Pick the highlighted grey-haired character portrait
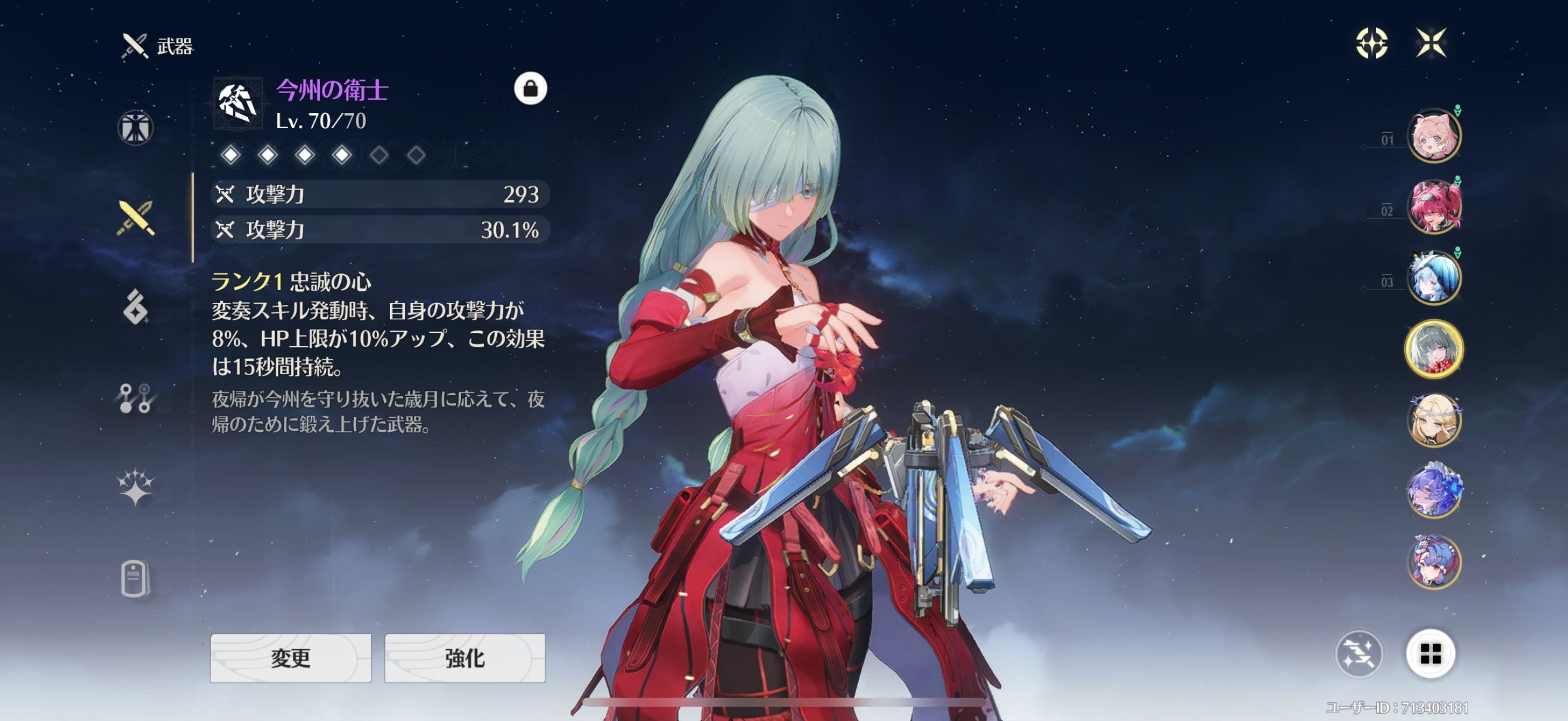Image resolution: width=1568 pixels, height=721 pixels. [1433, 349]
